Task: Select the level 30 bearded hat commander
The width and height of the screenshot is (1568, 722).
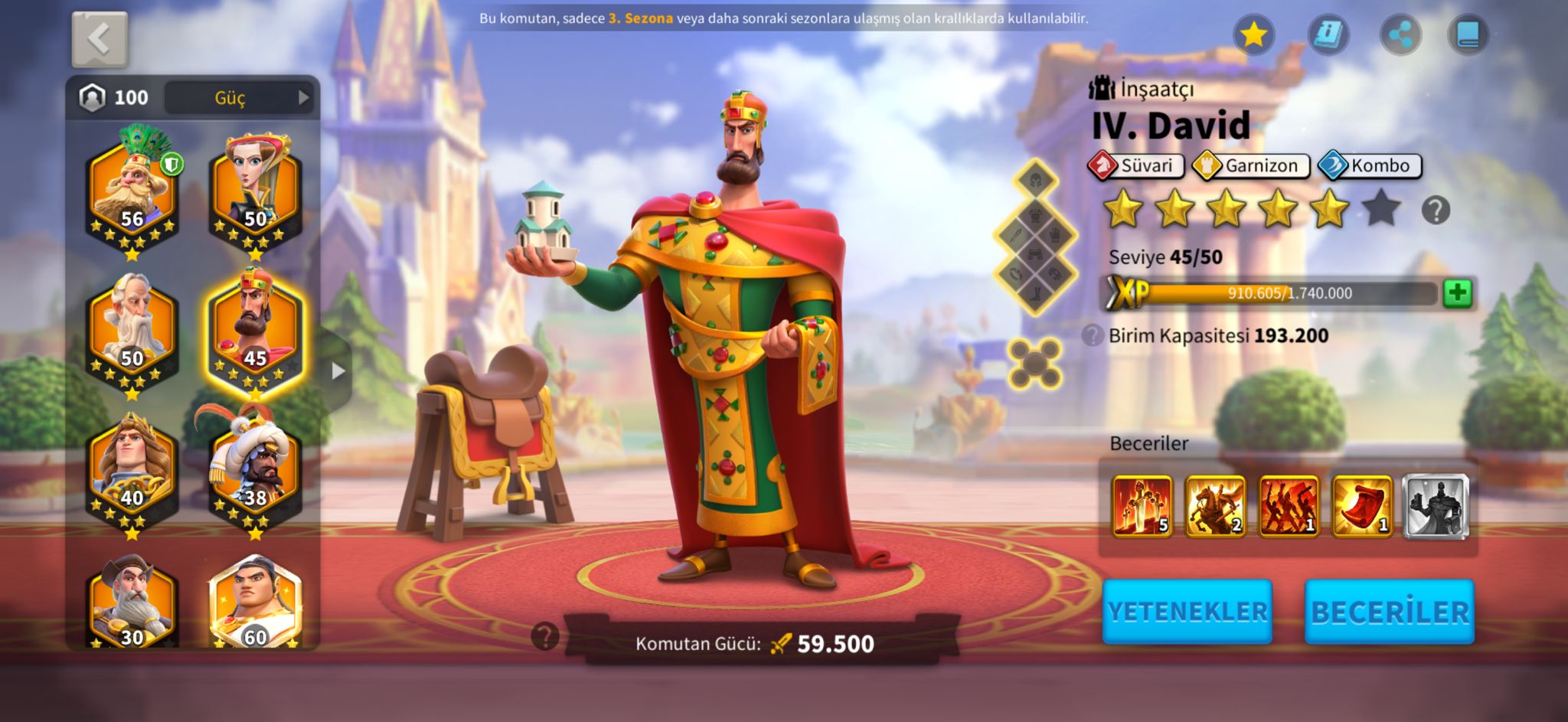Action: (132, 605)
